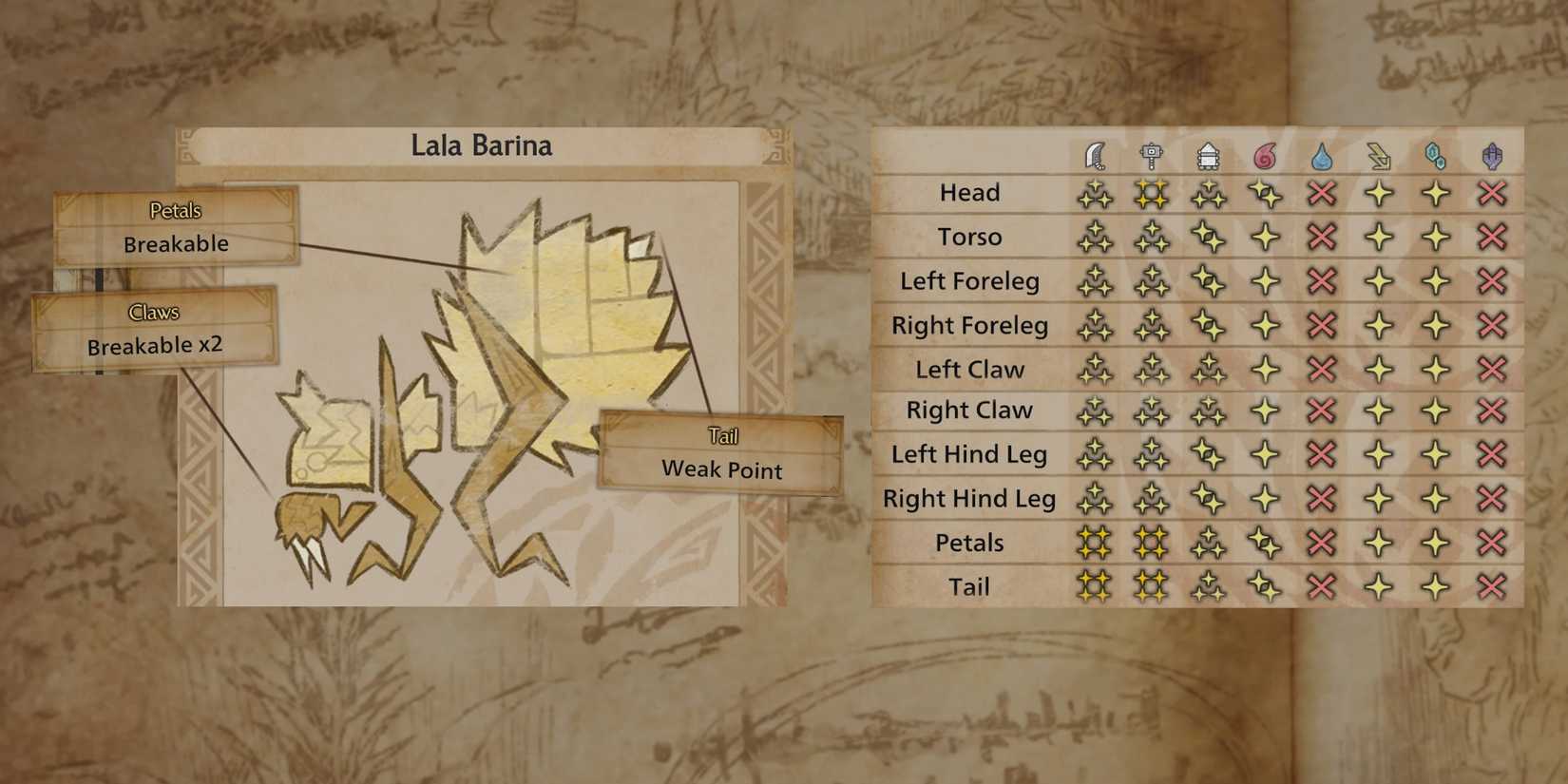The height and width of the screenshot is (784, 1568).
Task: Click the dragon resistance X for Torso
Action: (x=1491, y=237)
